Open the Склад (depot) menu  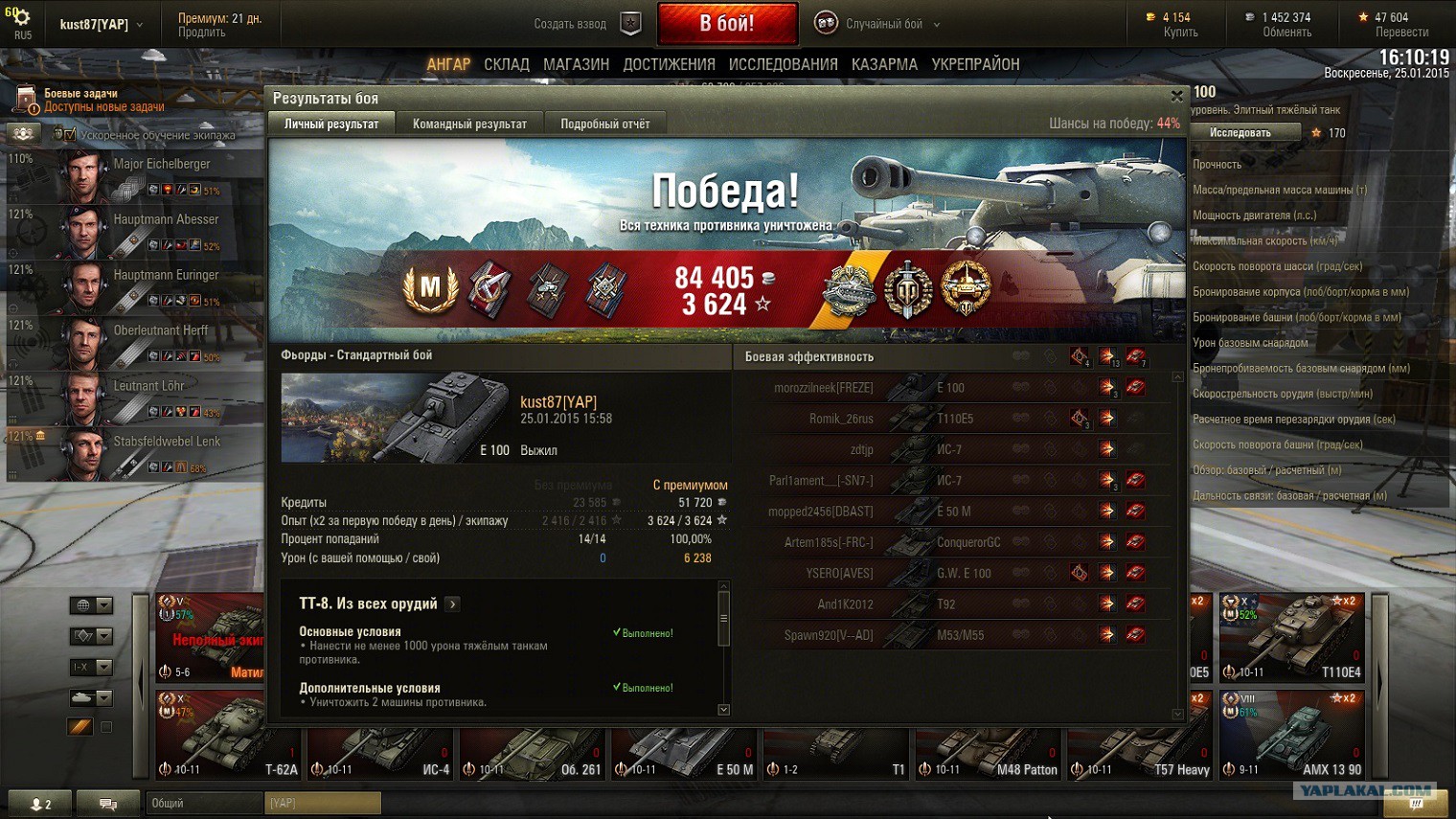(506, 64)
